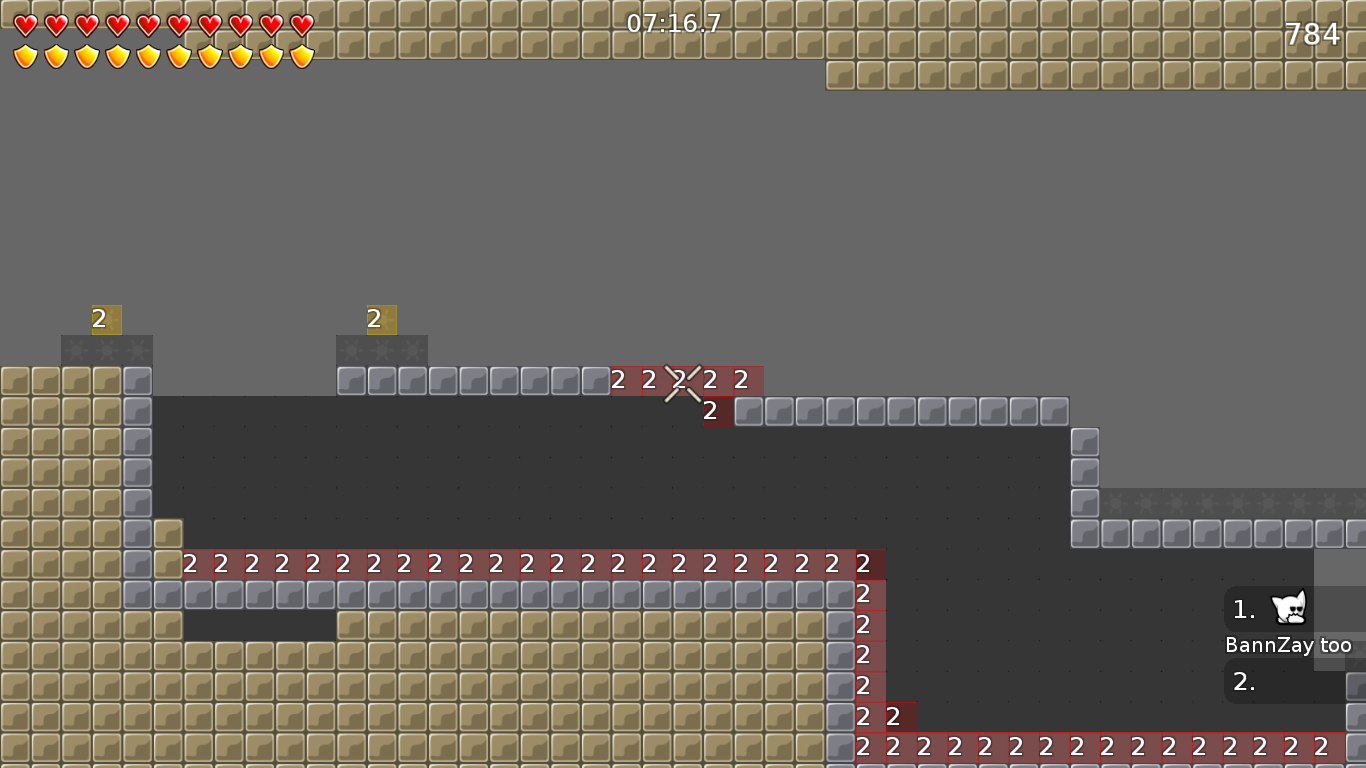Click the white cat avatar on the leaderboard
Image resolution: width=1366 pixels, height=768 pixels.
[x=1289, y=608]
